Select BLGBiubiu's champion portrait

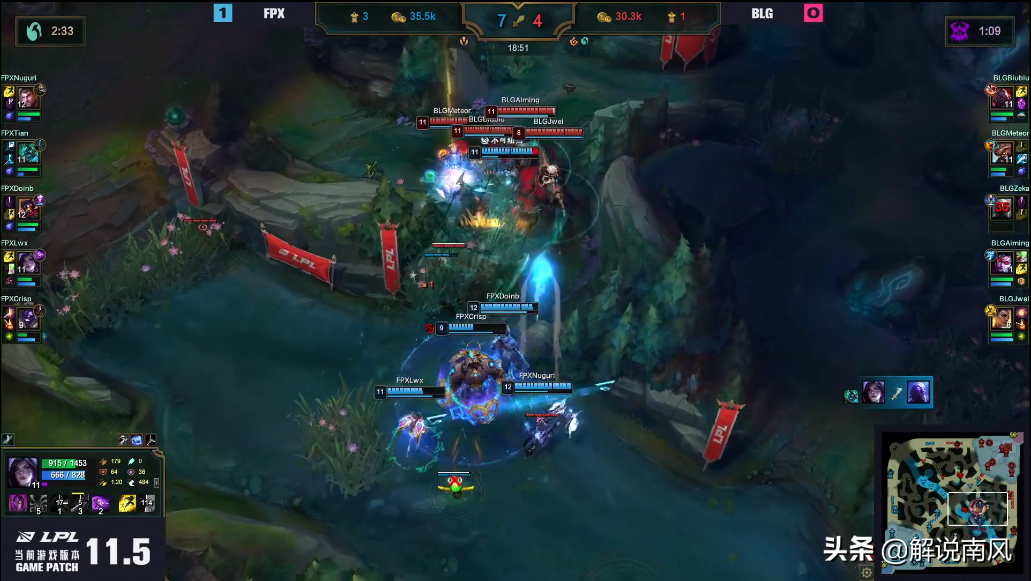click(x=1004, y=97)
